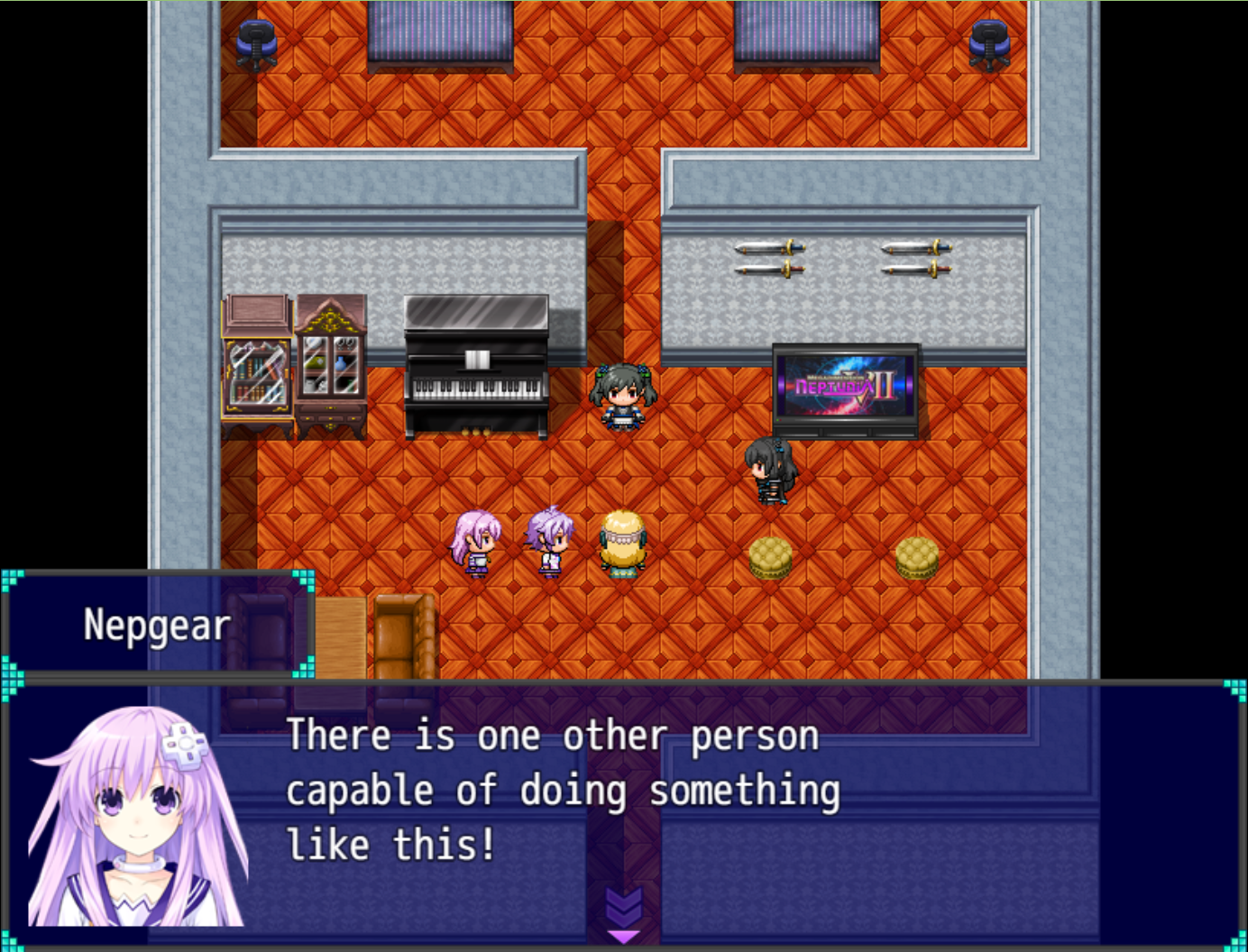Click the crossed swords display on the right wall
The width and height of the screenshot is (1248, 952).
913,259
